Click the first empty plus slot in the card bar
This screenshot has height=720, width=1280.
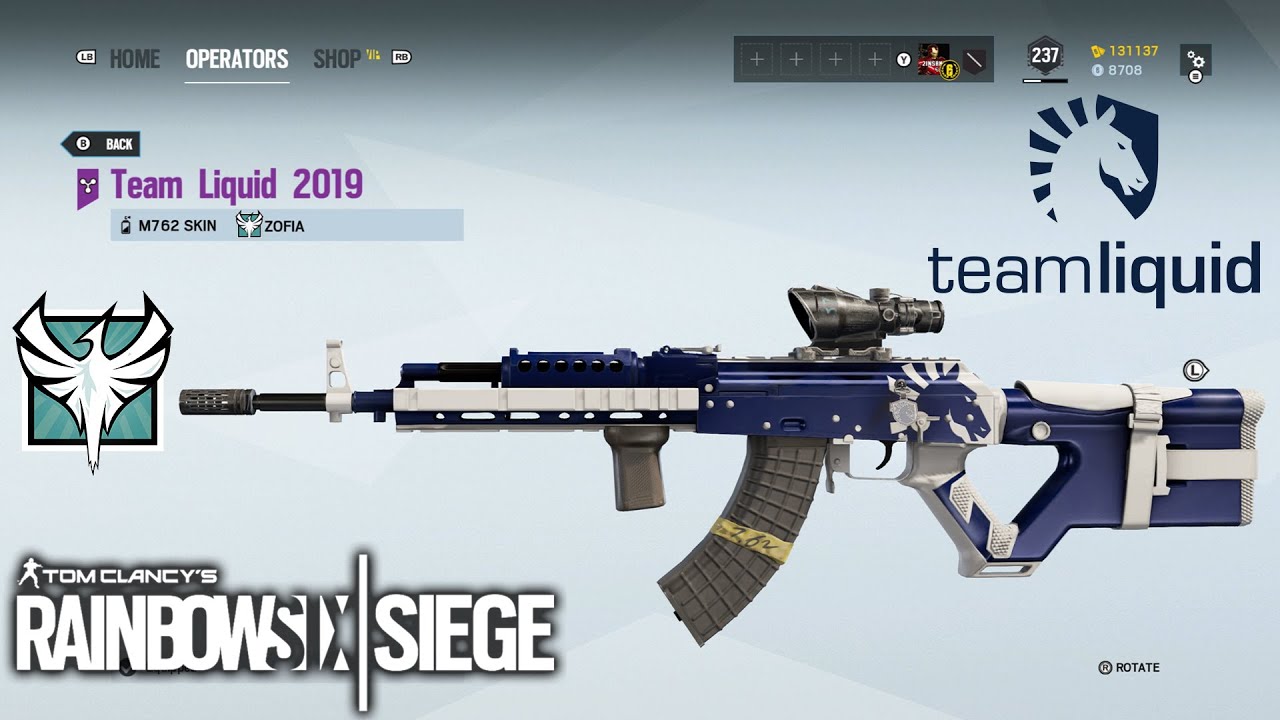pos(758,59)
